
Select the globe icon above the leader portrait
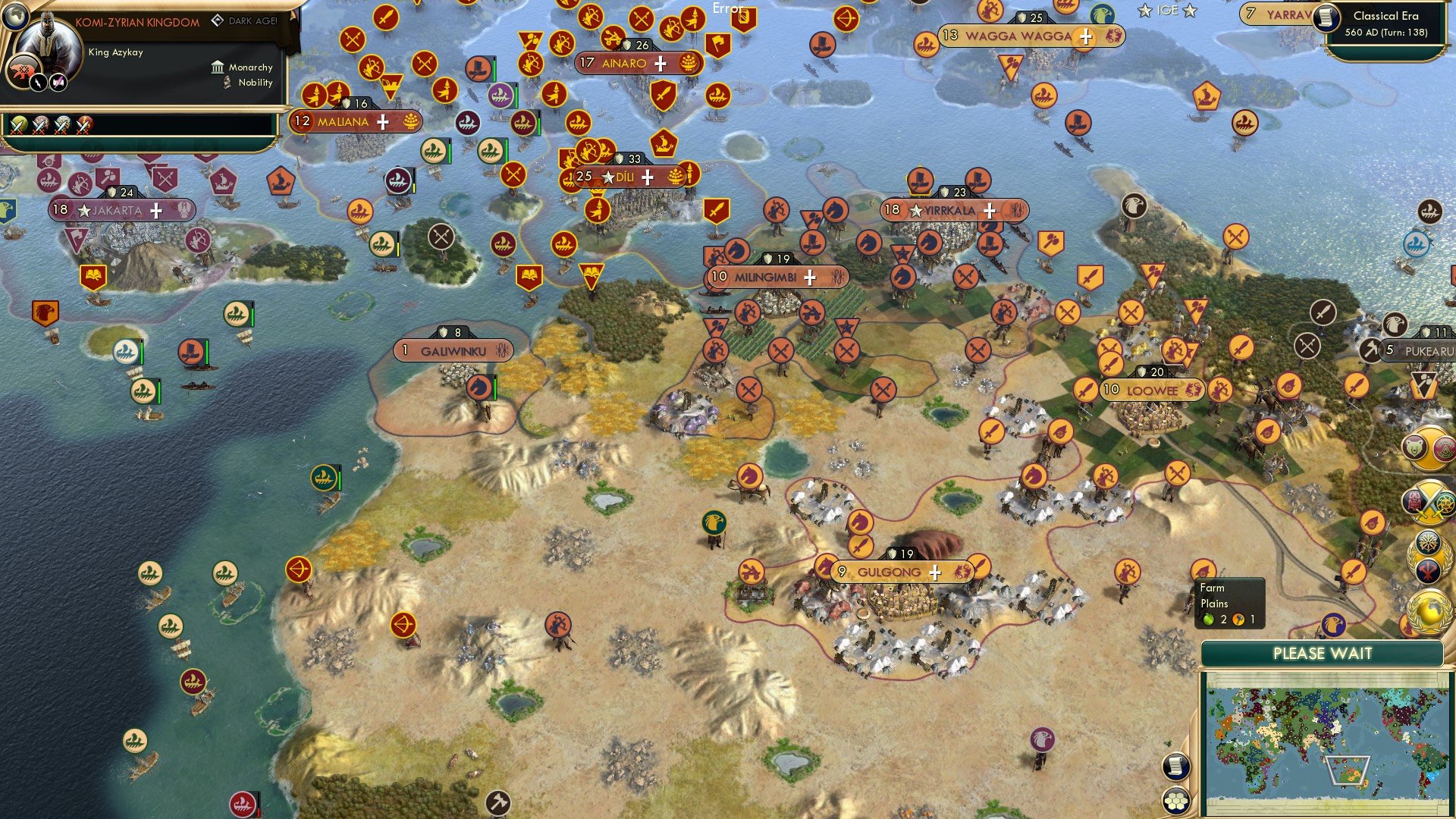tap(15, 17)
